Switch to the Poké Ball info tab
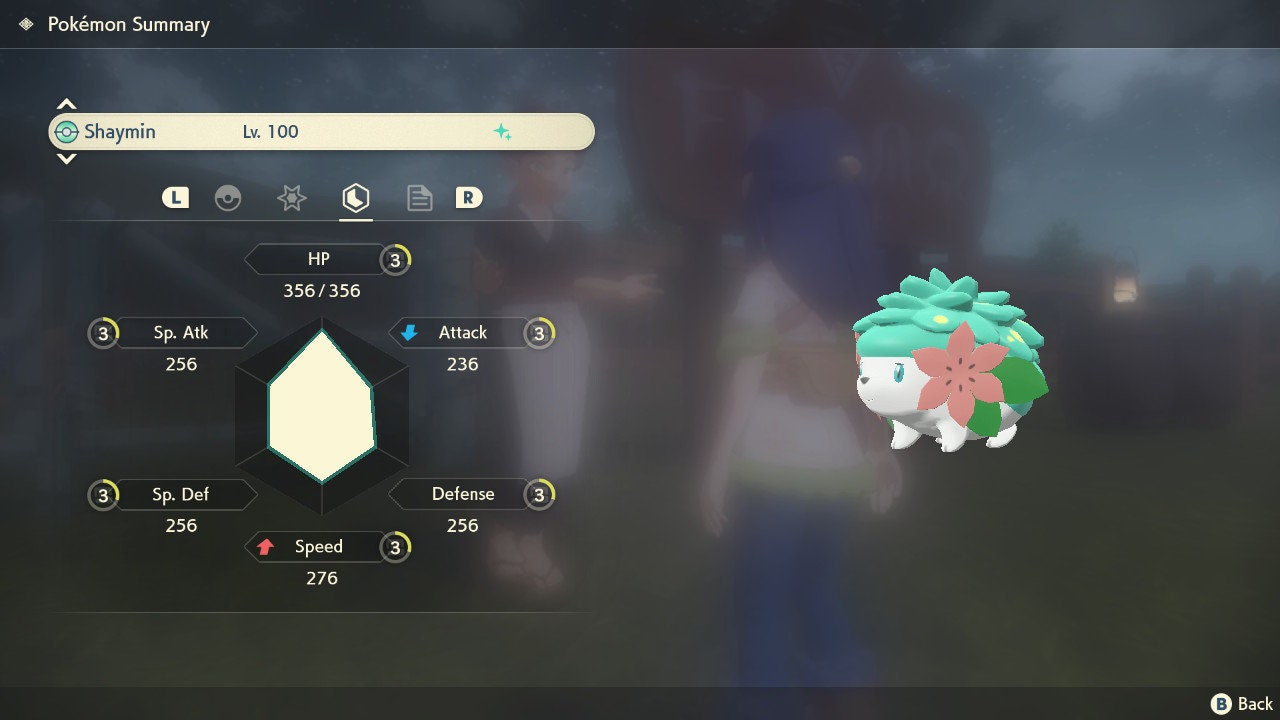Screen dimensions: 1280x720 click(x=228, y=198)
